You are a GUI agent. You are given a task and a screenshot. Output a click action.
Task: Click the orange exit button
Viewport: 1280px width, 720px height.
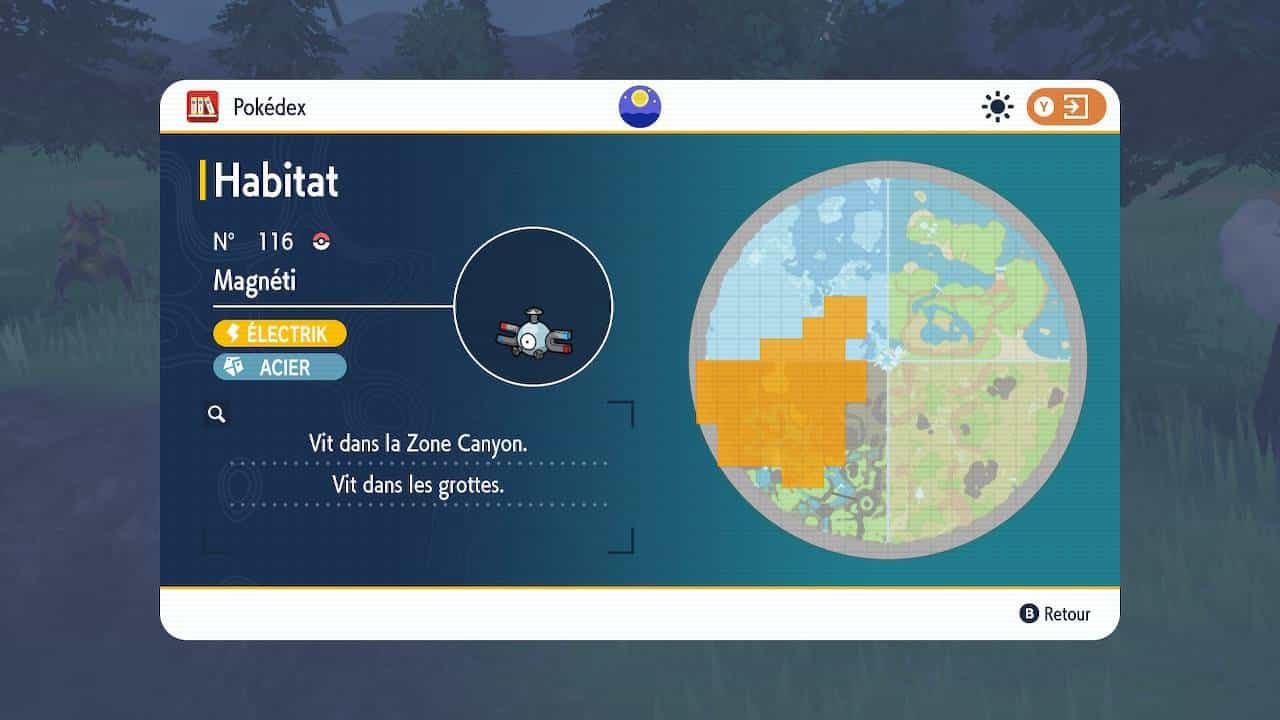point(1066,107)
